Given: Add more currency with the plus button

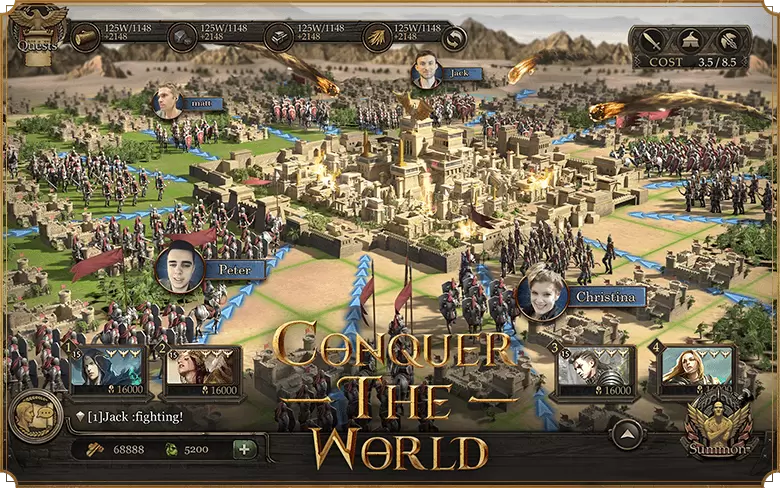Looking at the screenshot, I should coord(243,449).
